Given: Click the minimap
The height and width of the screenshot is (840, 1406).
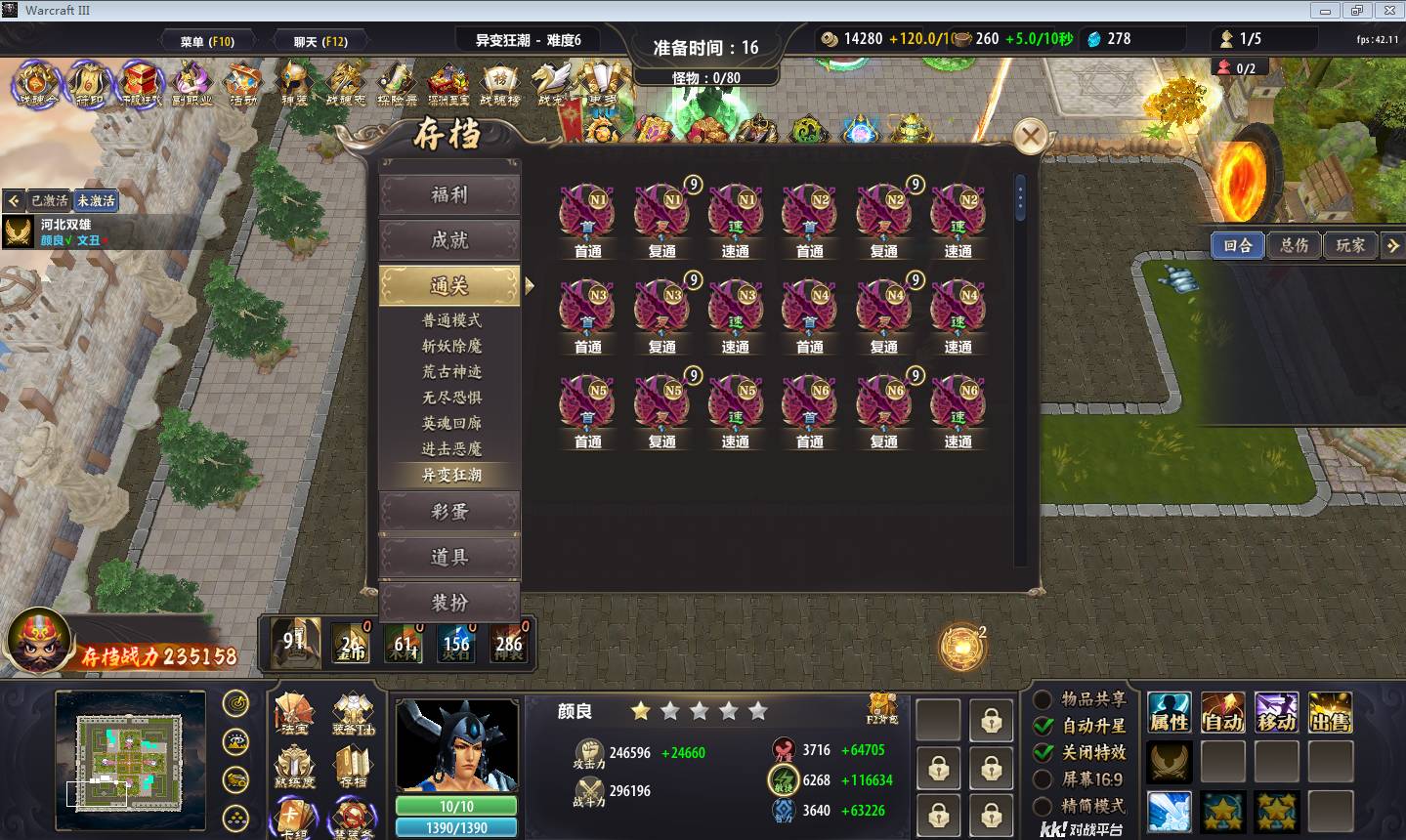Looking at the screenshot, I should (x=130, y=750).
